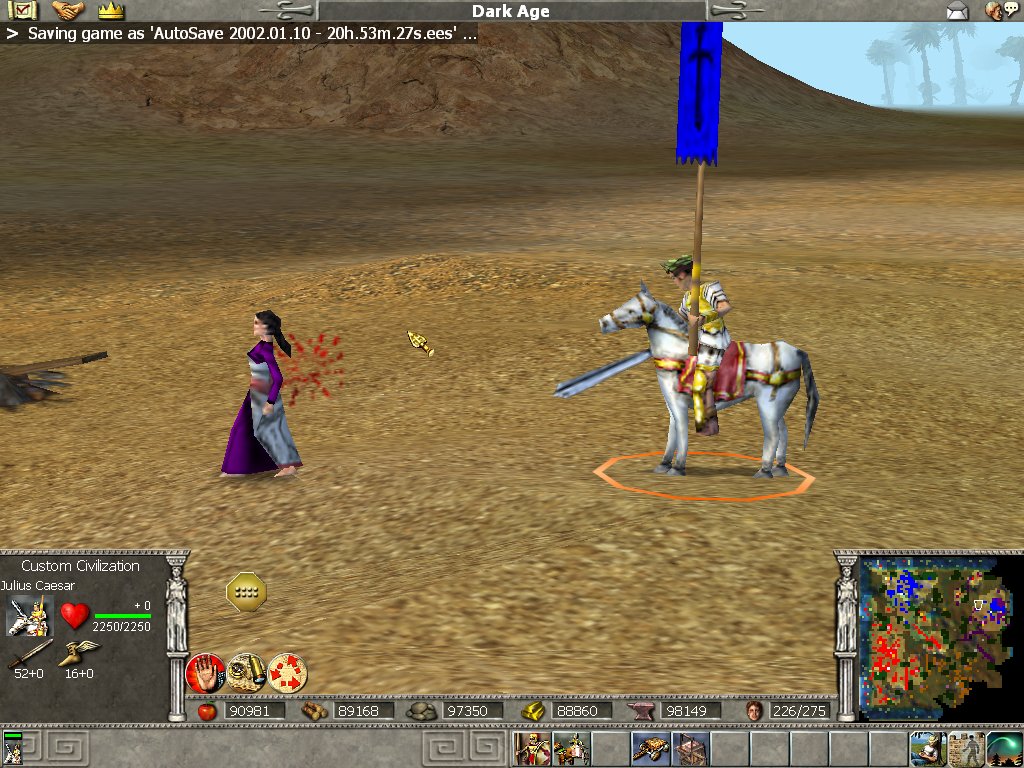Toggle the aurora night-sky minimap button
This screenshot has height=768, width=1024.
pyautogui.click(x=1004, y=748)
